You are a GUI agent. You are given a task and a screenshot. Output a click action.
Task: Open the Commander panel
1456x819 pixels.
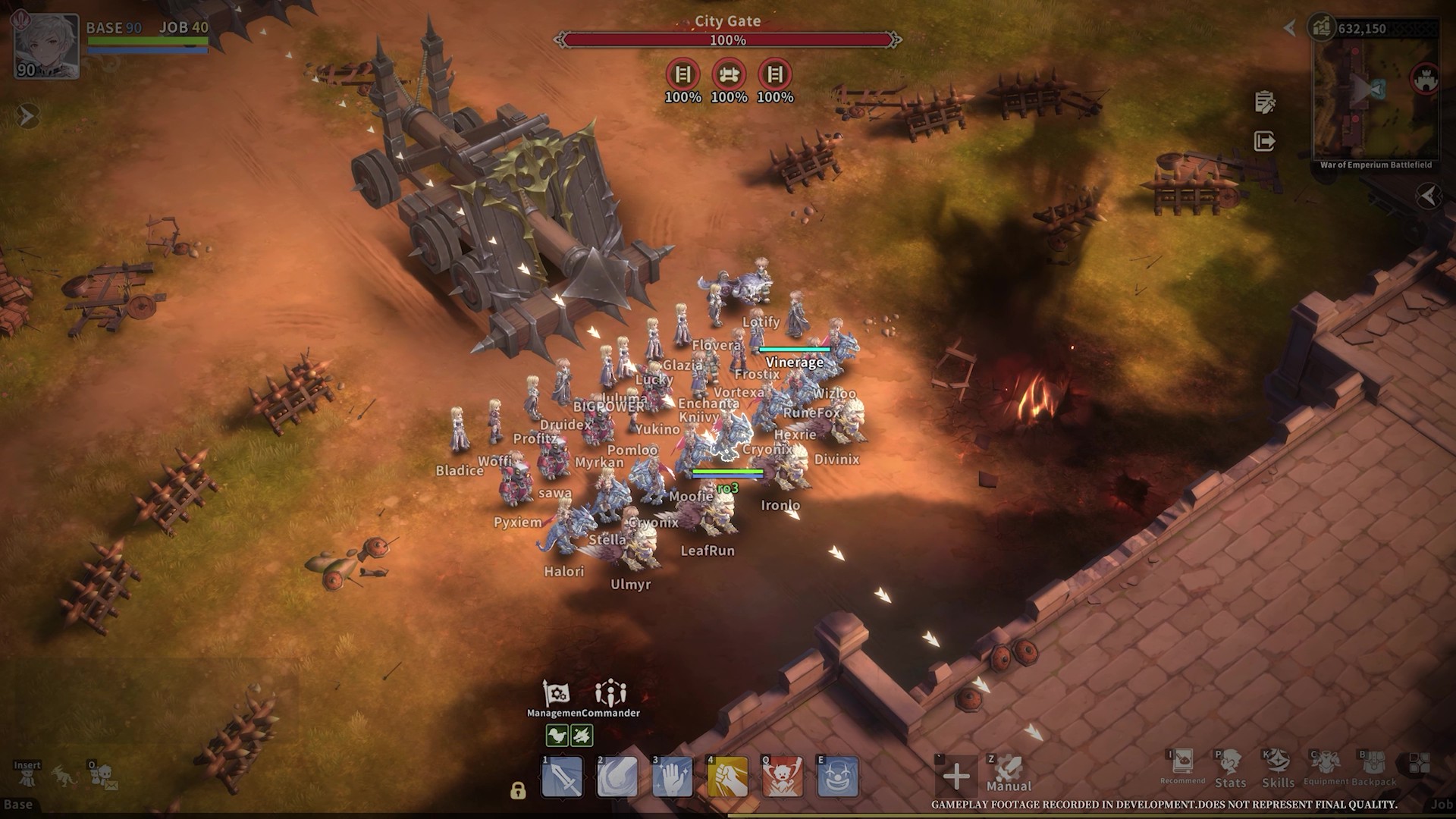[x=610, y=693]
